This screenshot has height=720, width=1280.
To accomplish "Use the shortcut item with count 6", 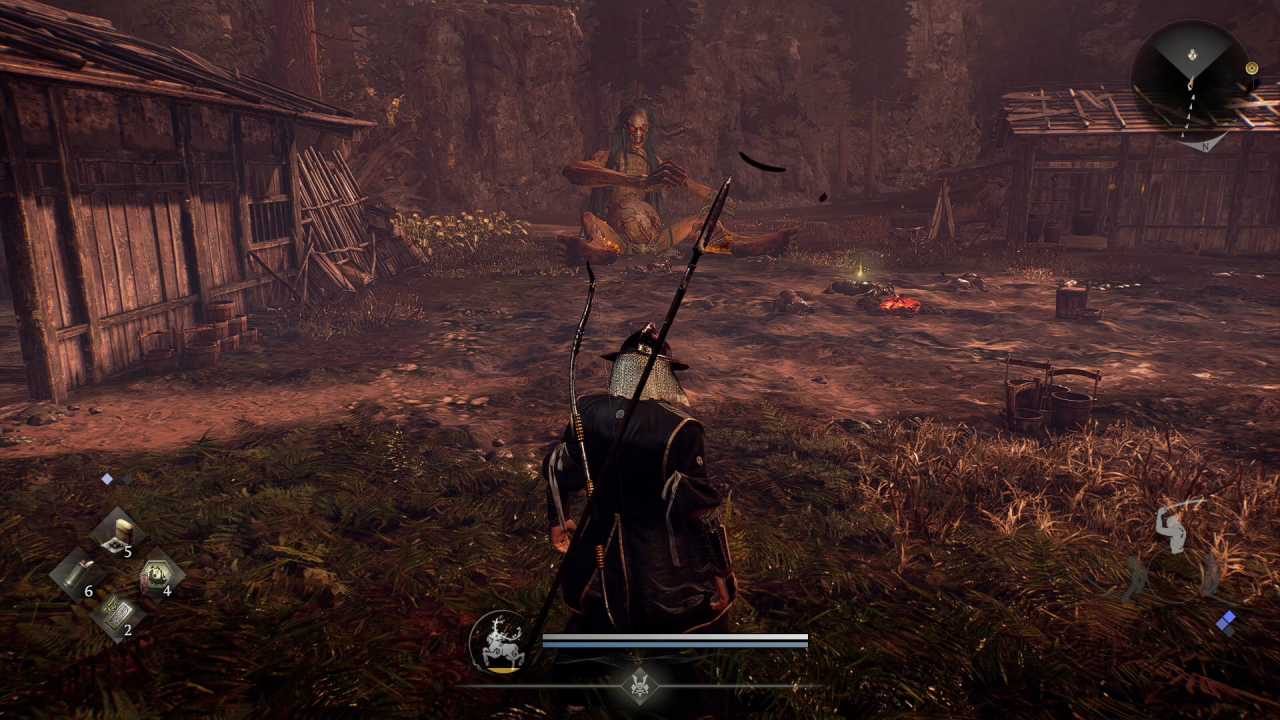I will [76, 574].
